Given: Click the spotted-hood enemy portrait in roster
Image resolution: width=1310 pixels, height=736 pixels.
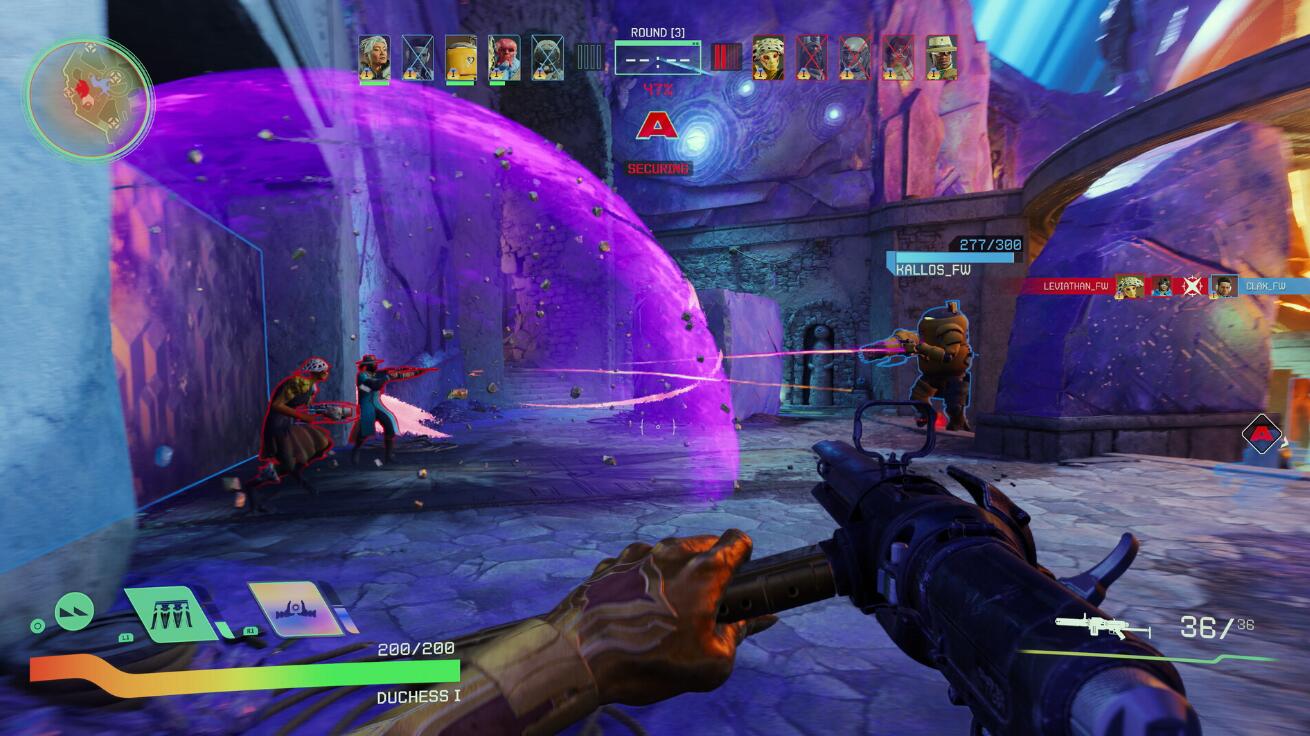Looking at the screenshot, I should (x=768, y=56).
